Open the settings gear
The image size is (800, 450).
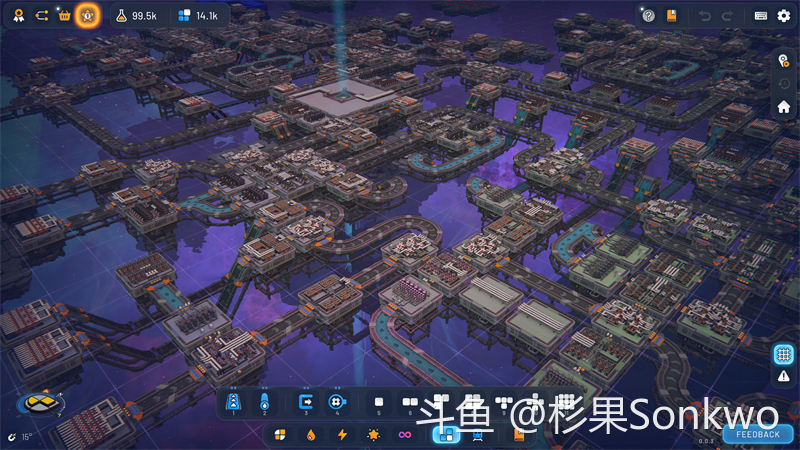(784, 15)
